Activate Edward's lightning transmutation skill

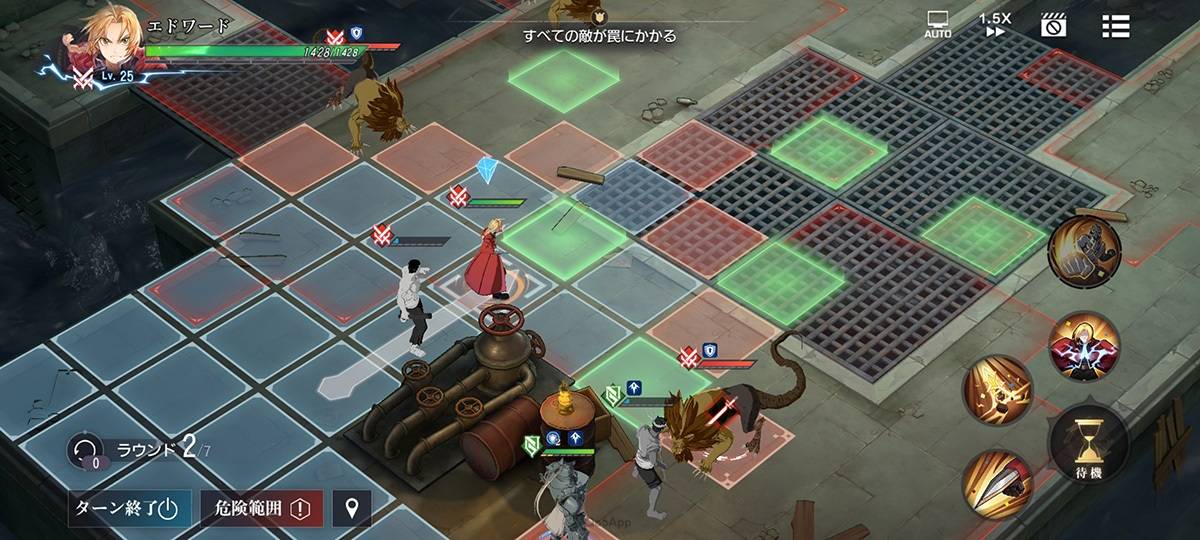(1084, 345)
